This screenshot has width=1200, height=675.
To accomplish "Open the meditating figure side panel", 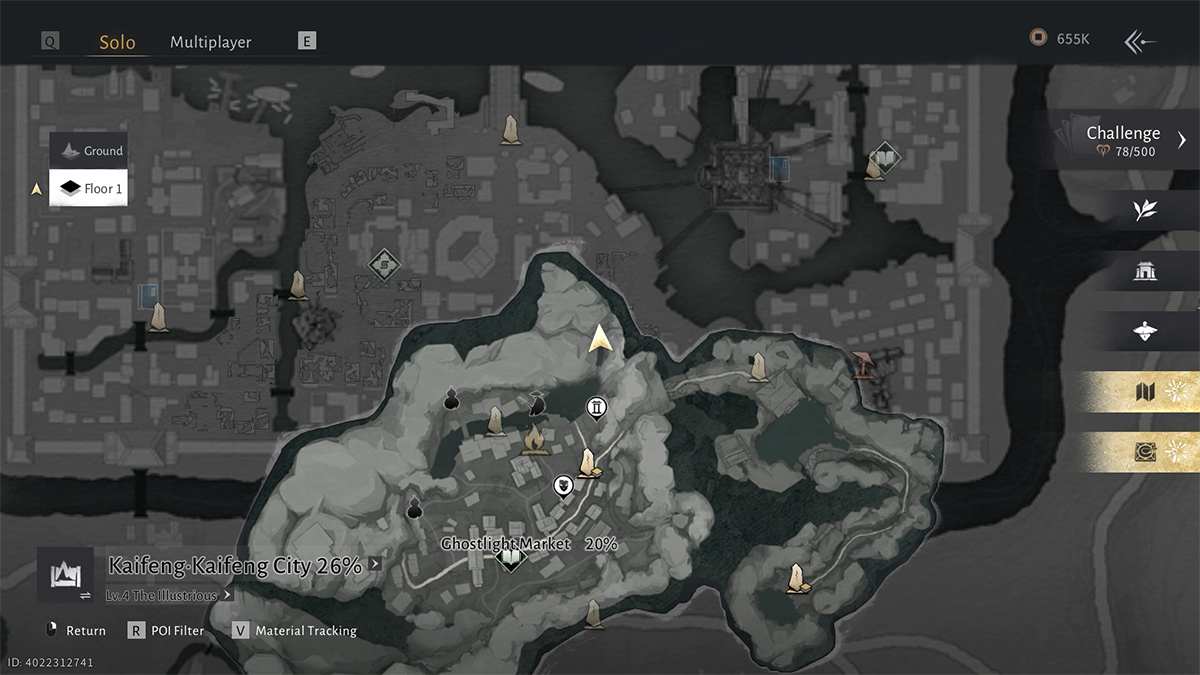I will tap(1145, 332).
